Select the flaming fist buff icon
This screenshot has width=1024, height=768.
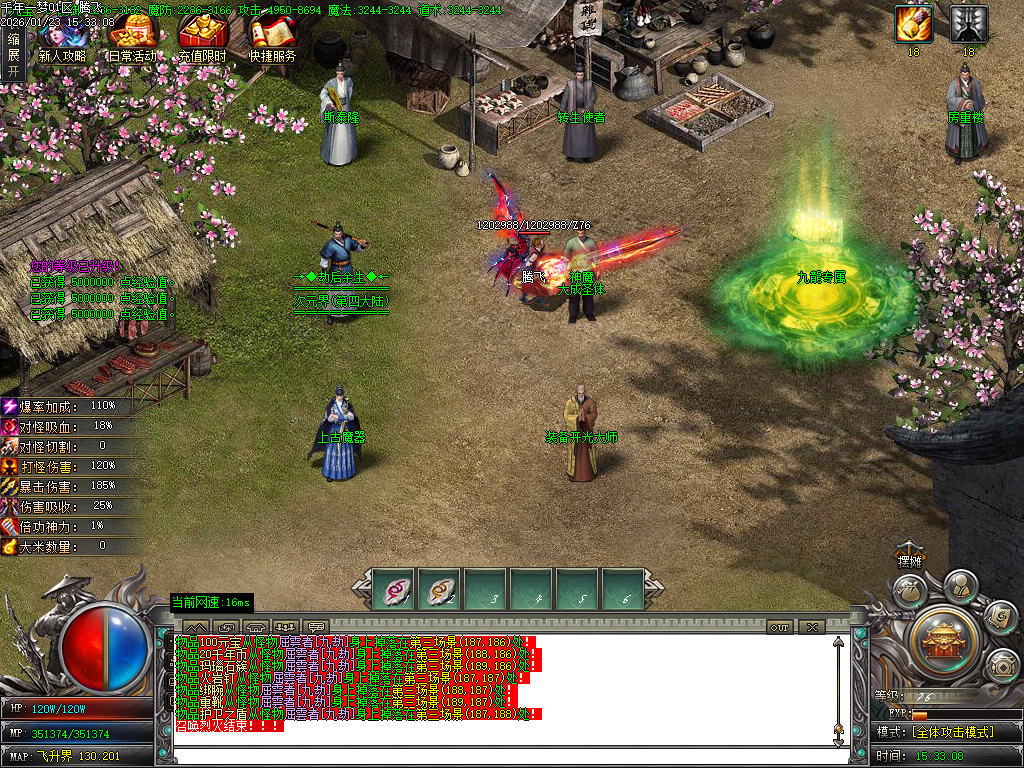913,24
